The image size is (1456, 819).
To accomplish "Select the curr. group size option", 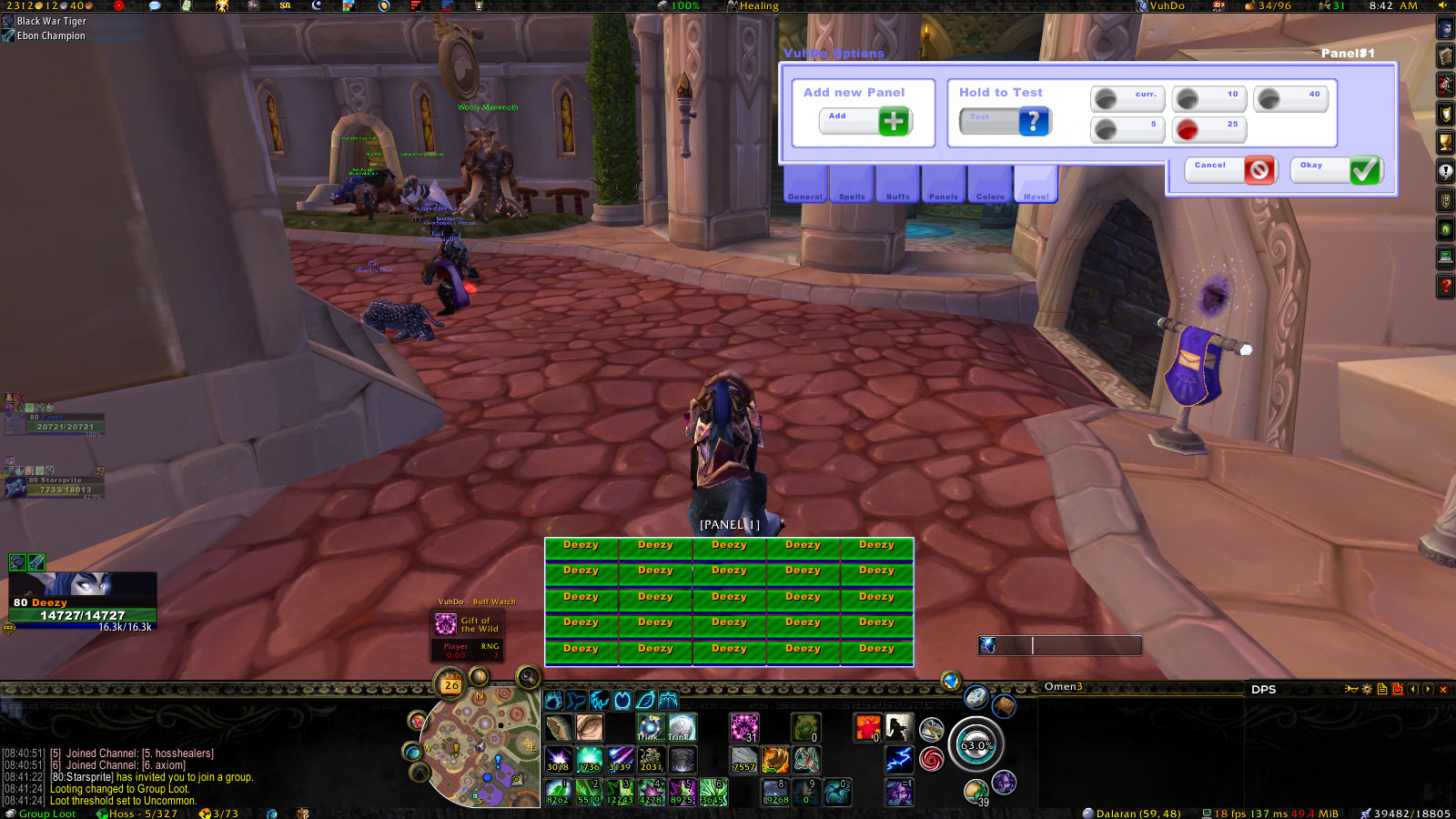I will (1106, 98).
